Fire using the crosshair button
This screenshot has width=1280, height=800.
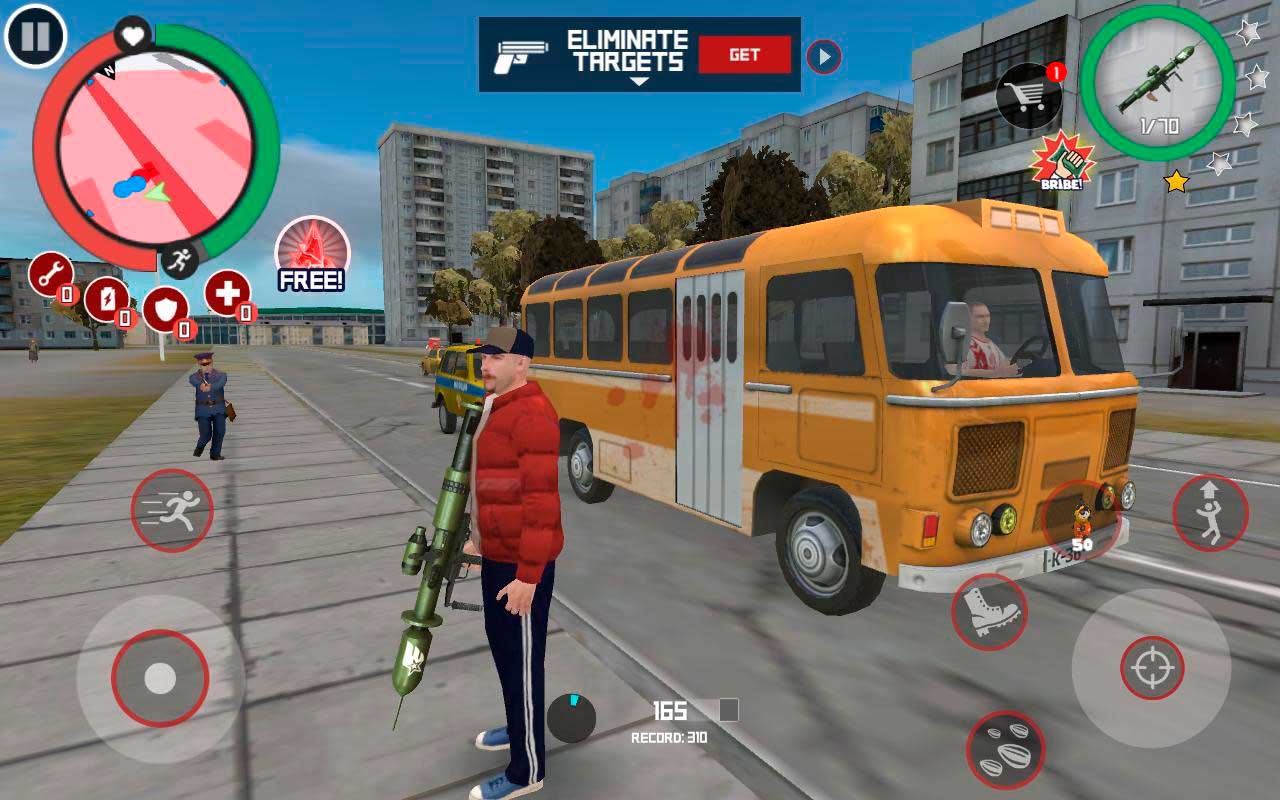point(1152,668)
